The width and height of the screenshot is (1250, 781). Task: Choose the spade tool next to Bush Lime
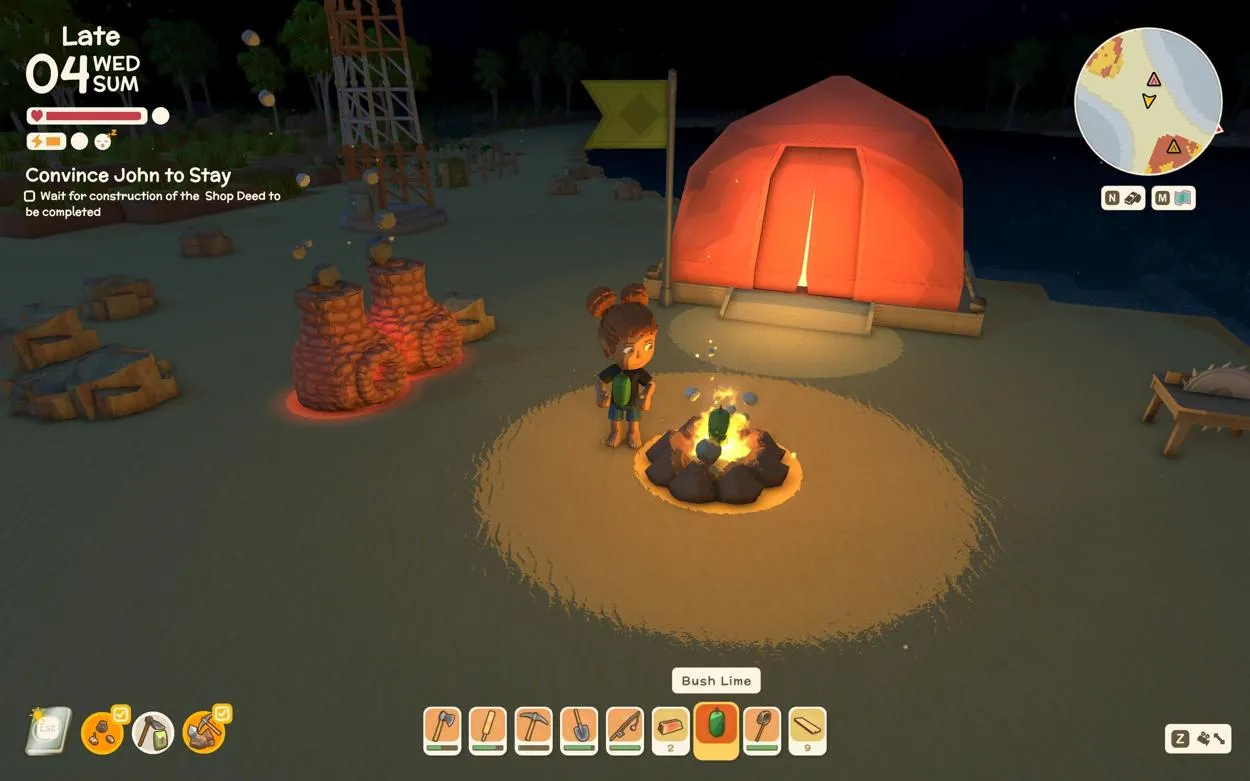click(762, 729)
